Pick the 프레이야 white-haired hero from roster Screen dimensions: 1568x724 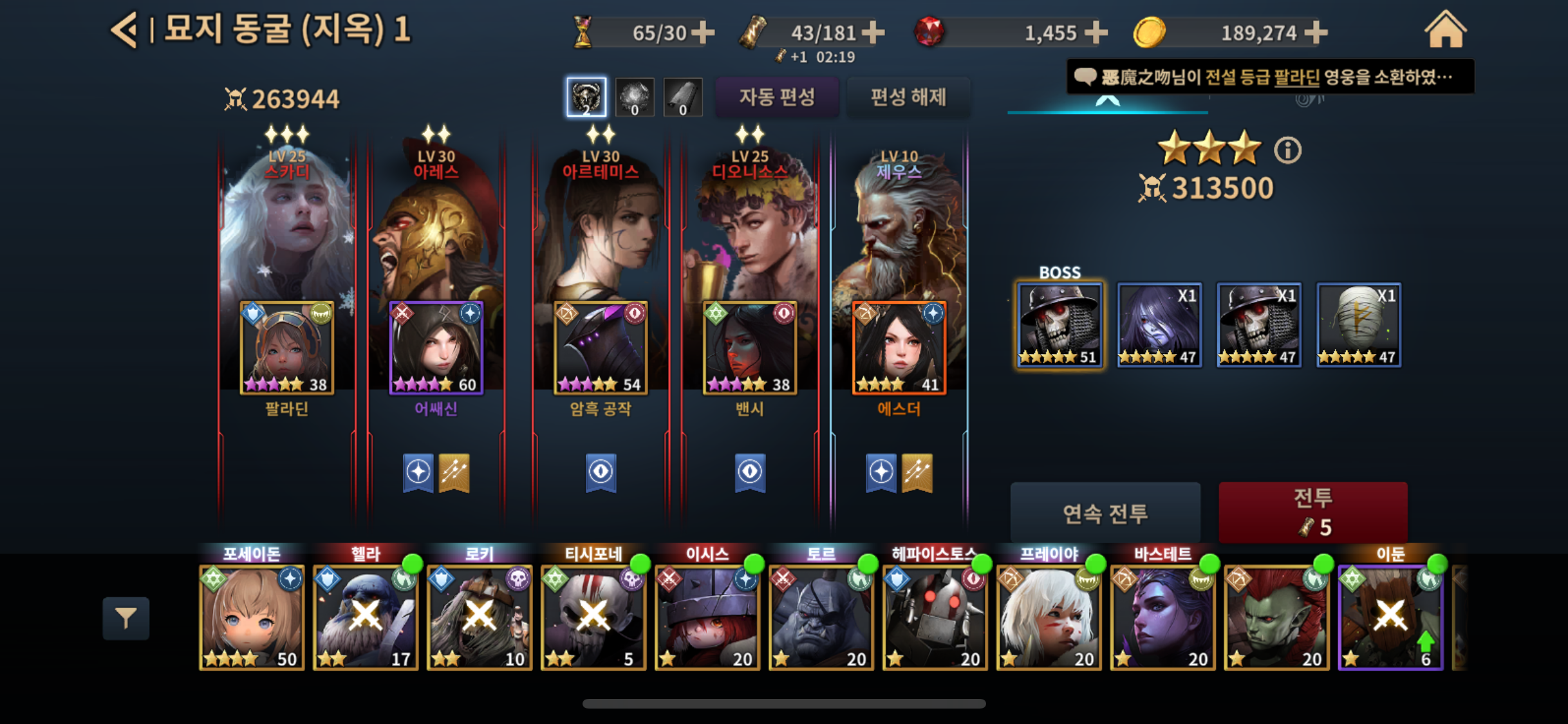(x=1049, y=618)
